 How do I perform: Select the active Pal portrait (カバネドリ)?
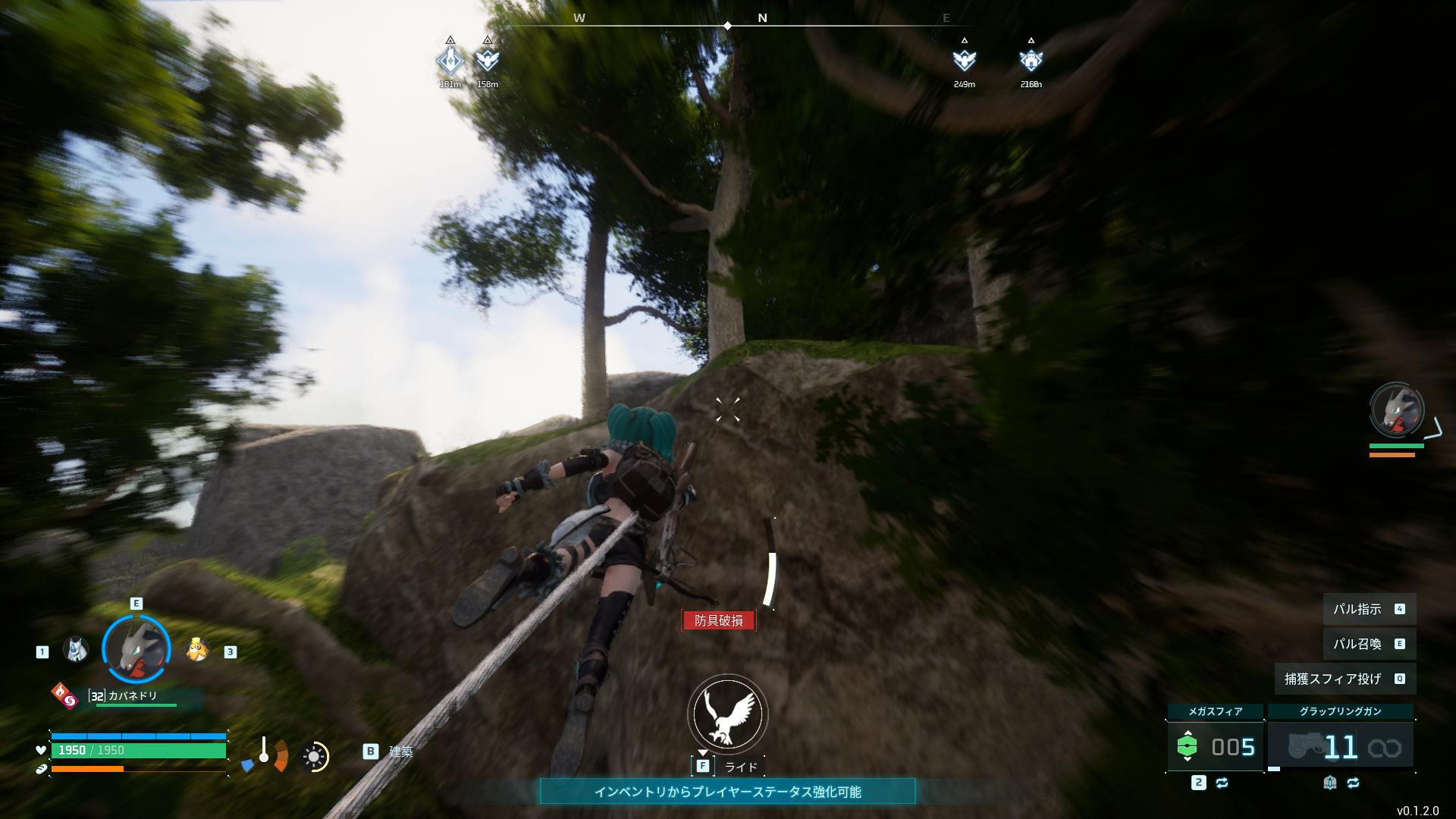tap(136, 650)
